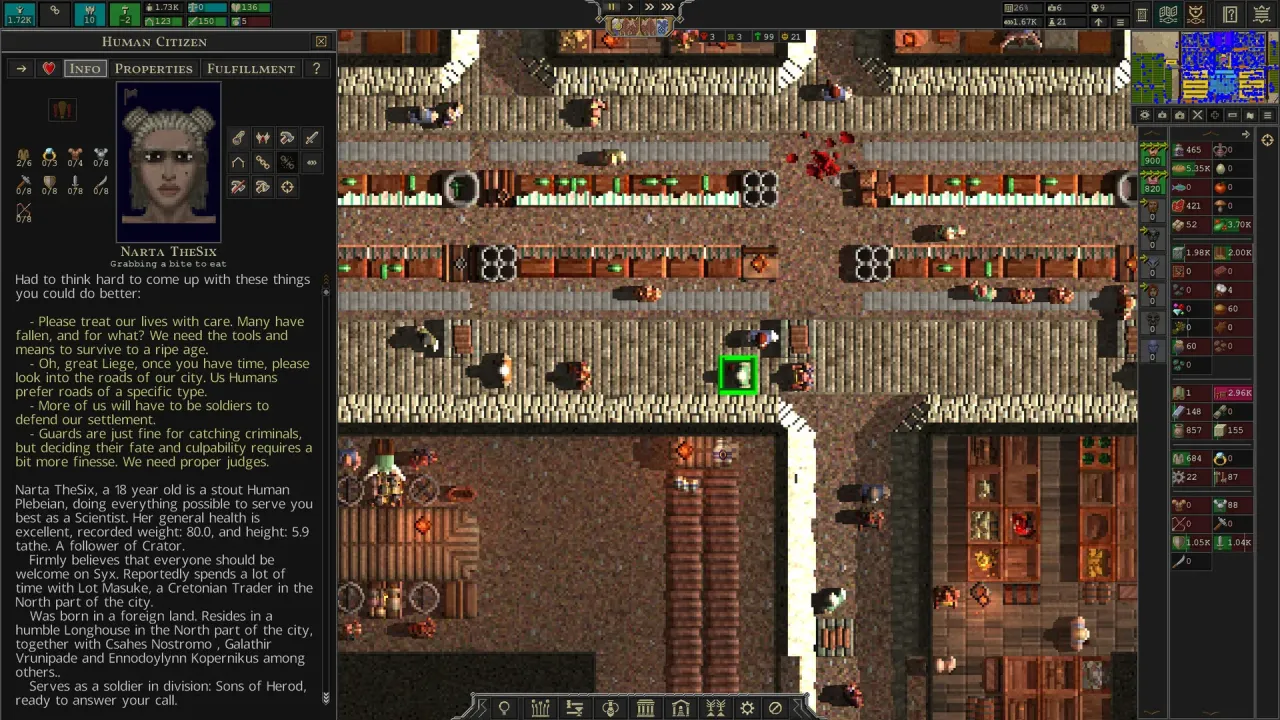The width and height of the screenshot is (1280, 720).
Task: Open the question mark help tab
Action: tap(316, 69)
